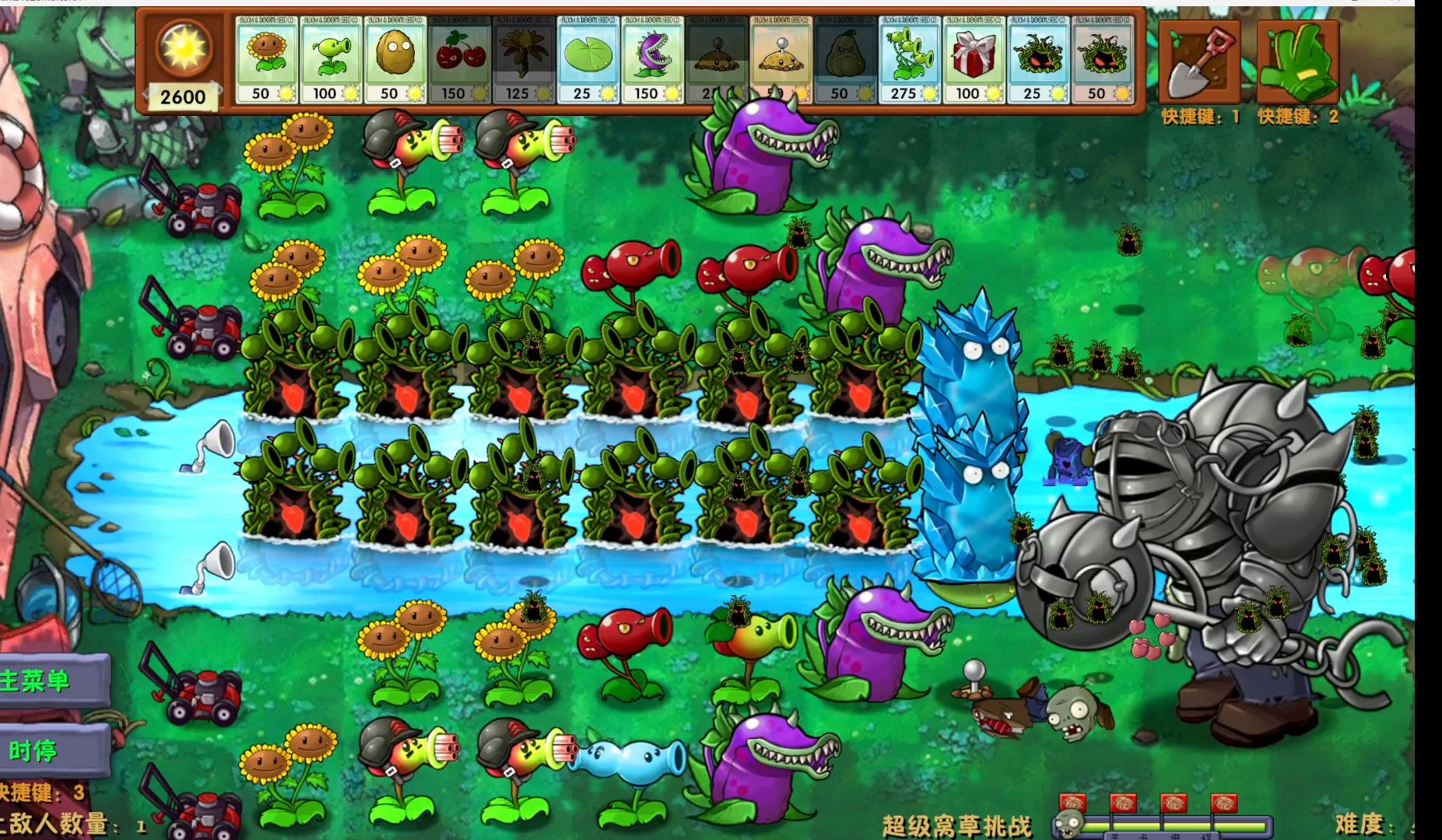Select the Threepeater seed packet costing 275

coord(910,58)
